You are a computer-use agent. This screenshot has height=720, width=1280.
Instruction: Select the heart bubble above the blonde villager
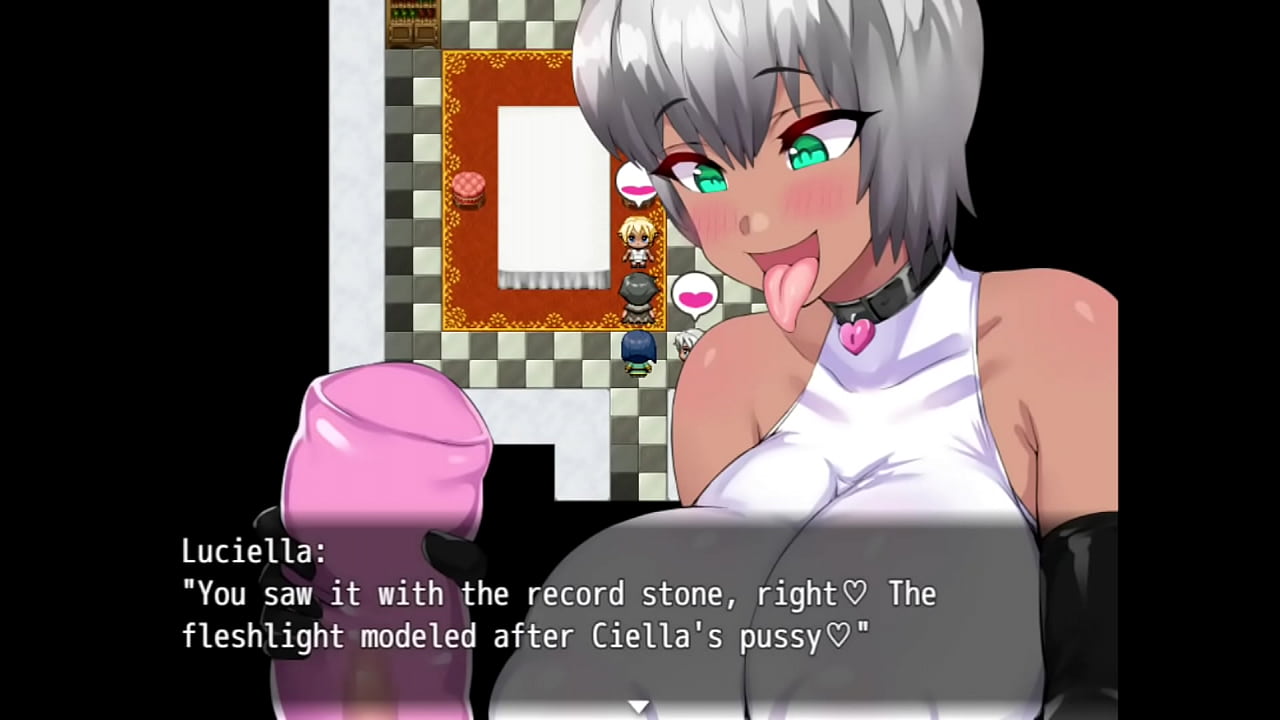click(x=634, y=186)
